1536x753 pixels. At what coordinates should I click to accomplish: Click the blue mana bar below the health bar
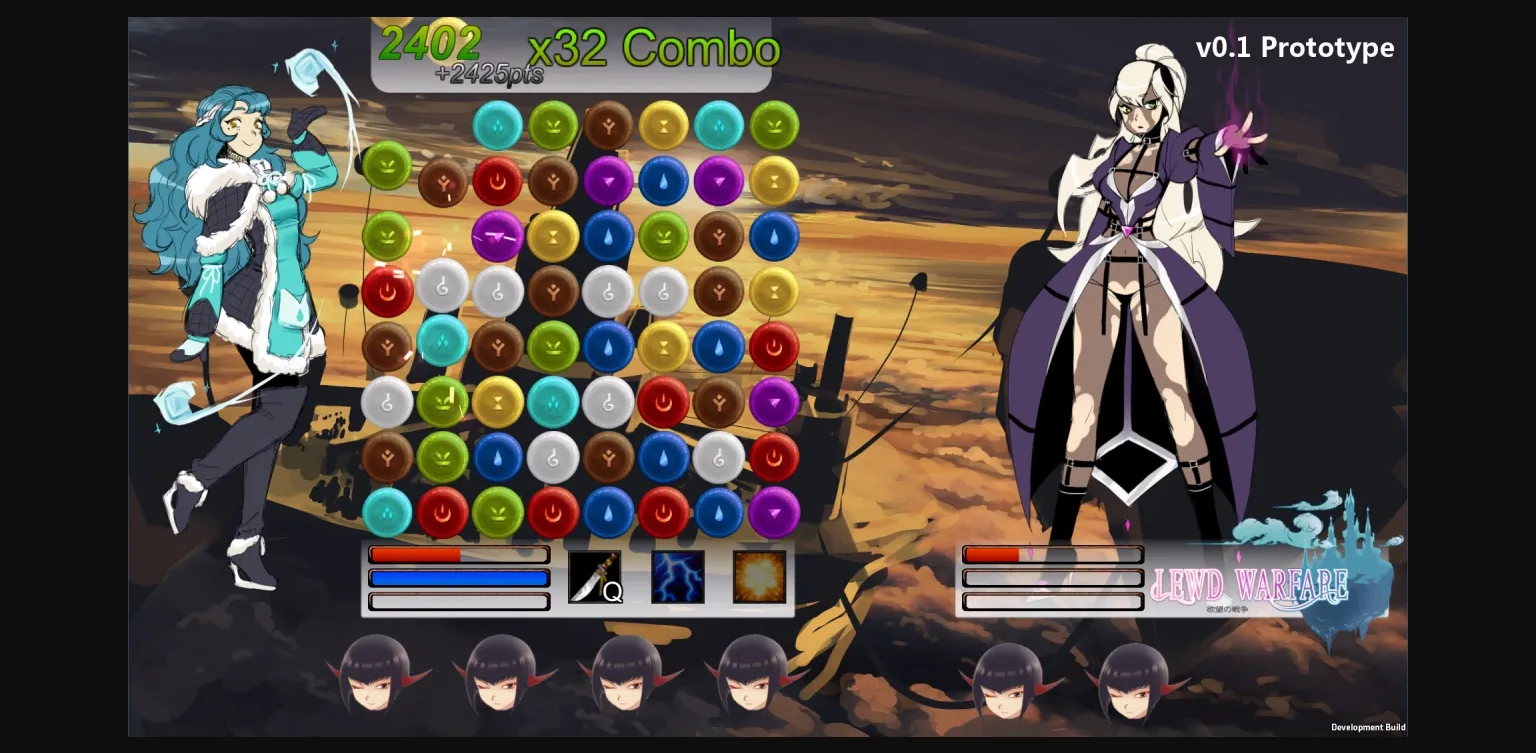tap(458, 578)
